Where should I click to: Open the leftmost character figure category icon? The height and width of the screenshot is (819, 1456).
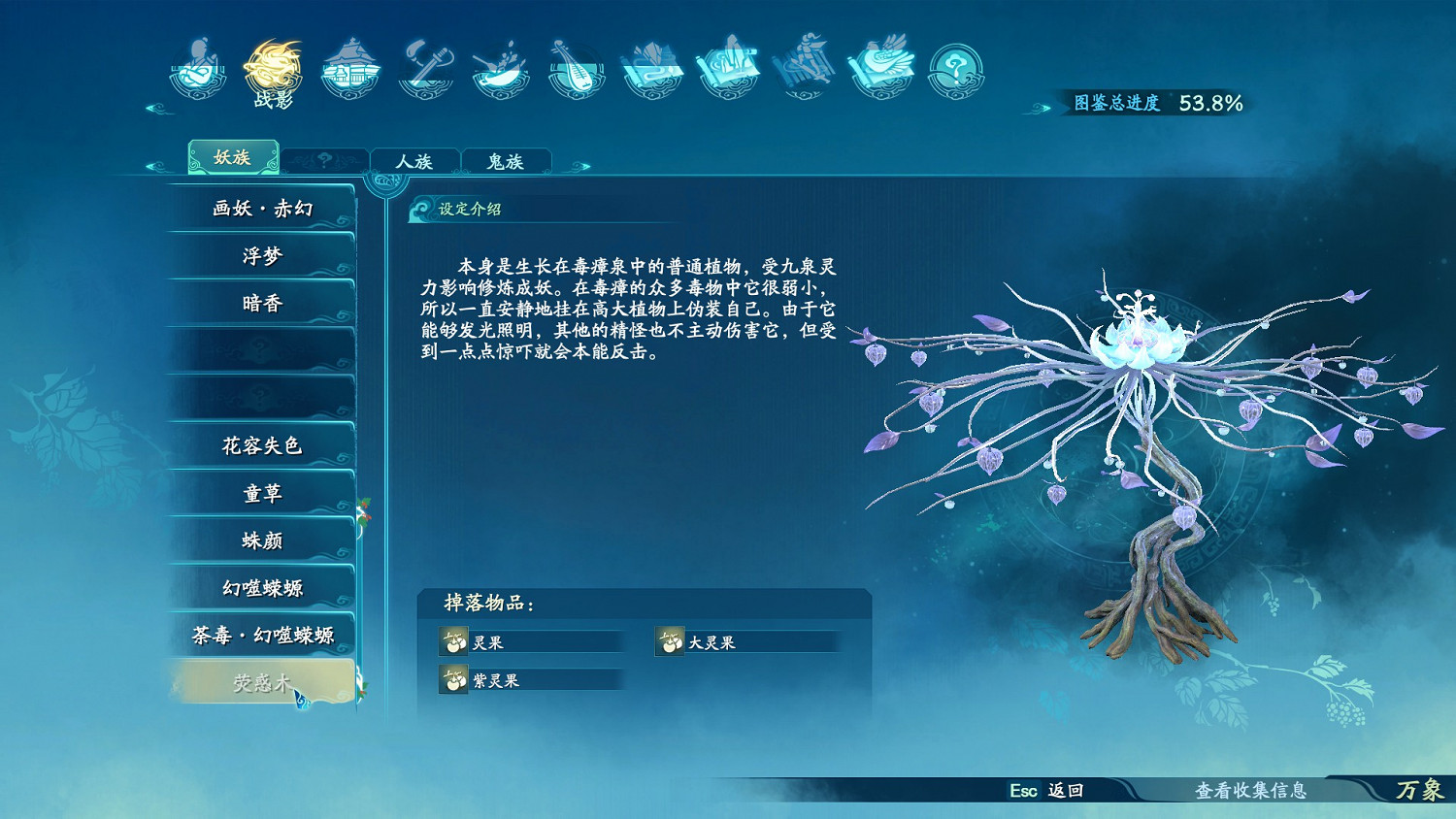pyautogui.click(x=199, y=68)
